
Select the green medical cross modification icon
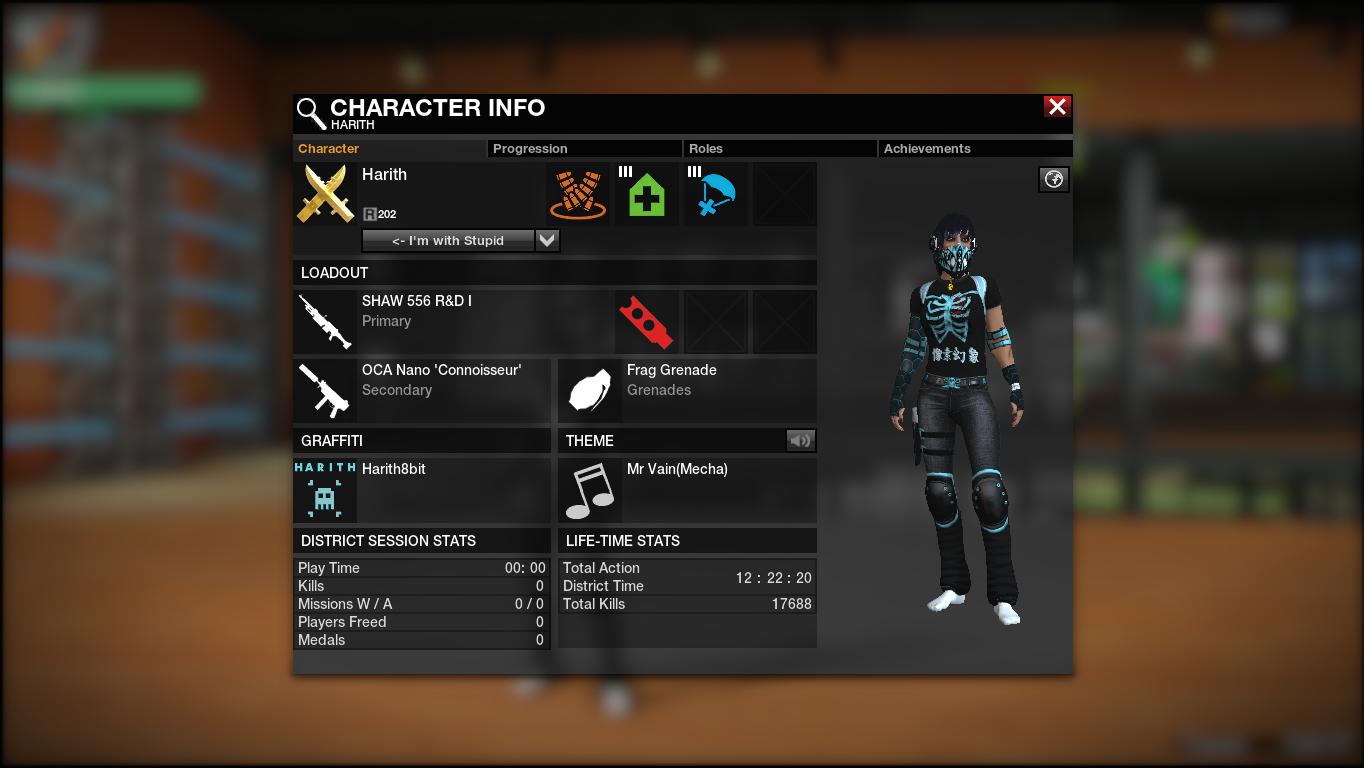pyautogui.click(x=647, y=194)
